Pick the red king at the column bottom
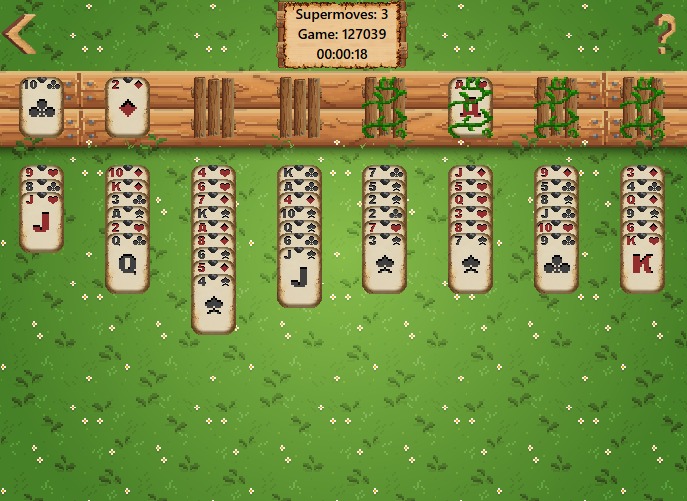Viewport: 687px width, 501px height. 642,264
